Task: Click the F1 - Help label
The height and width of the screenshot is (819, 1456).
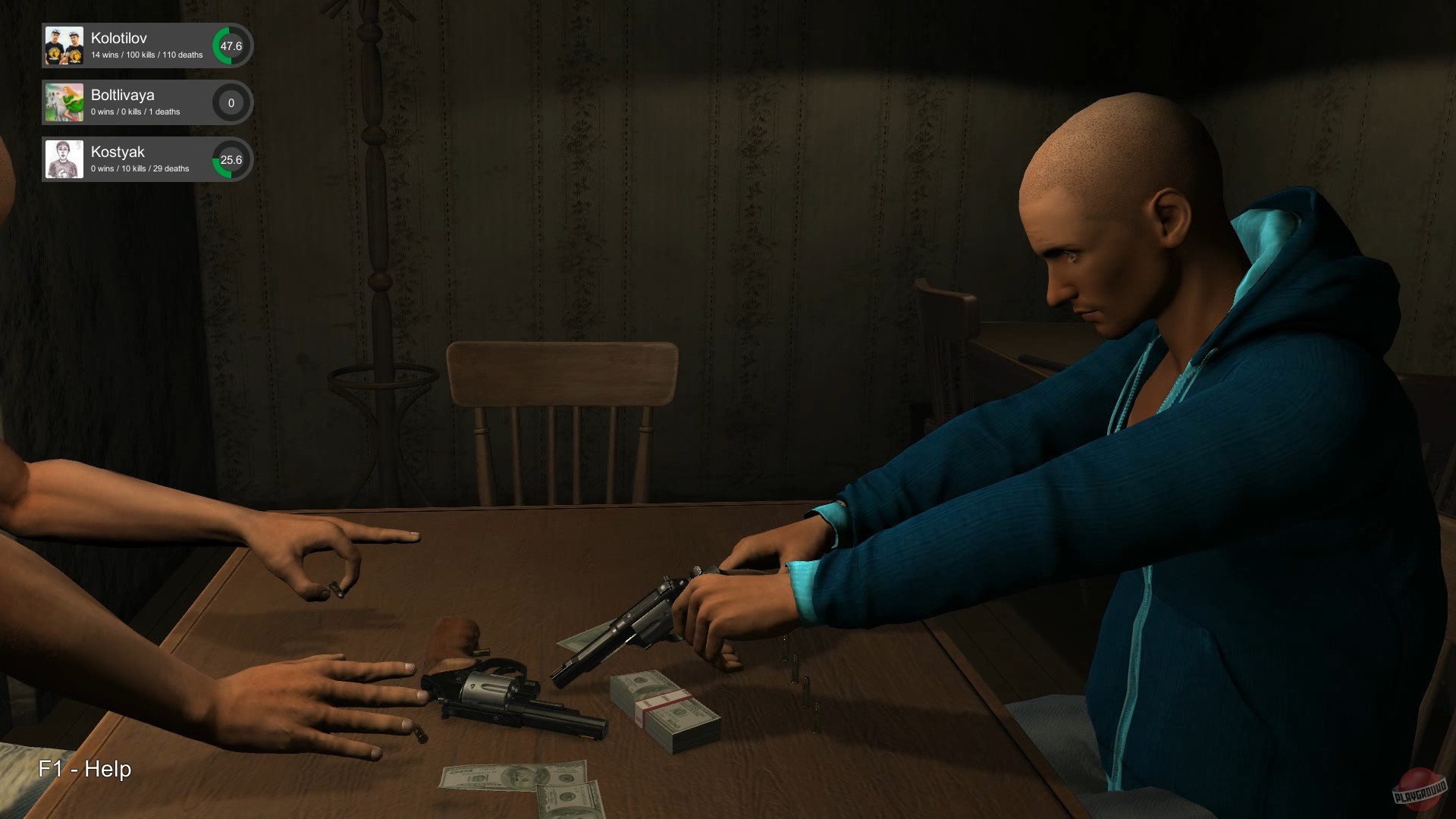Action: coord(85,770)
